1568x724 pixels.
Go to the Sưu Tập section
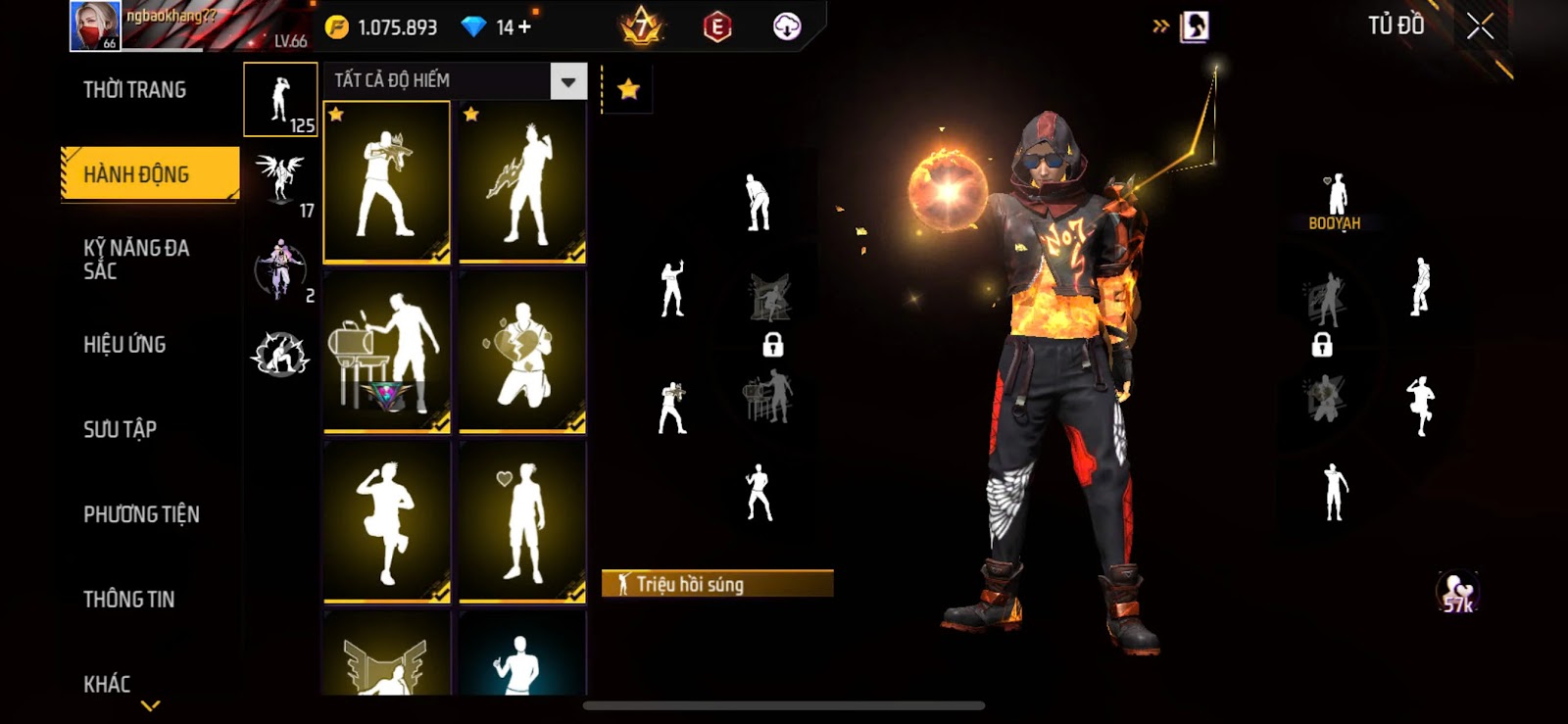pyautogui.click(x=120, y=429)
